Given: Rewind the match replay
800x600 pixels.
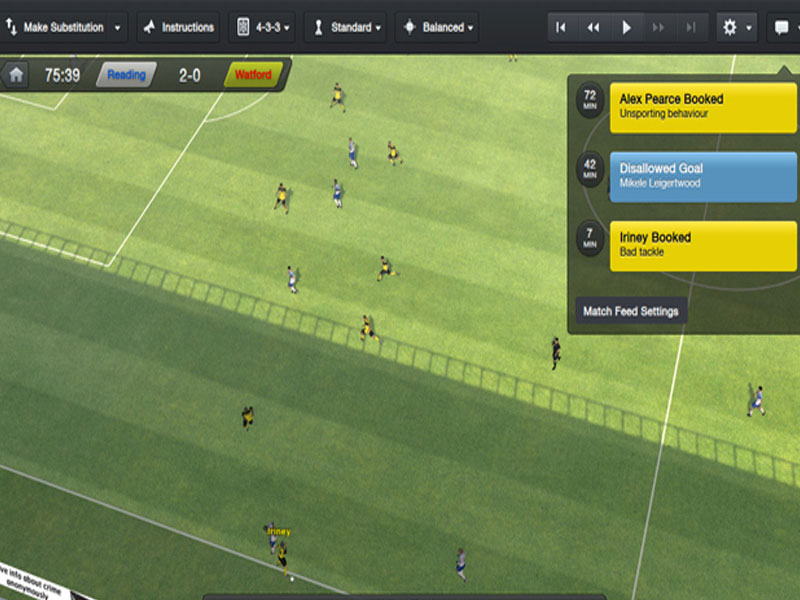Looking at the screenshot, I should (593, 27).
